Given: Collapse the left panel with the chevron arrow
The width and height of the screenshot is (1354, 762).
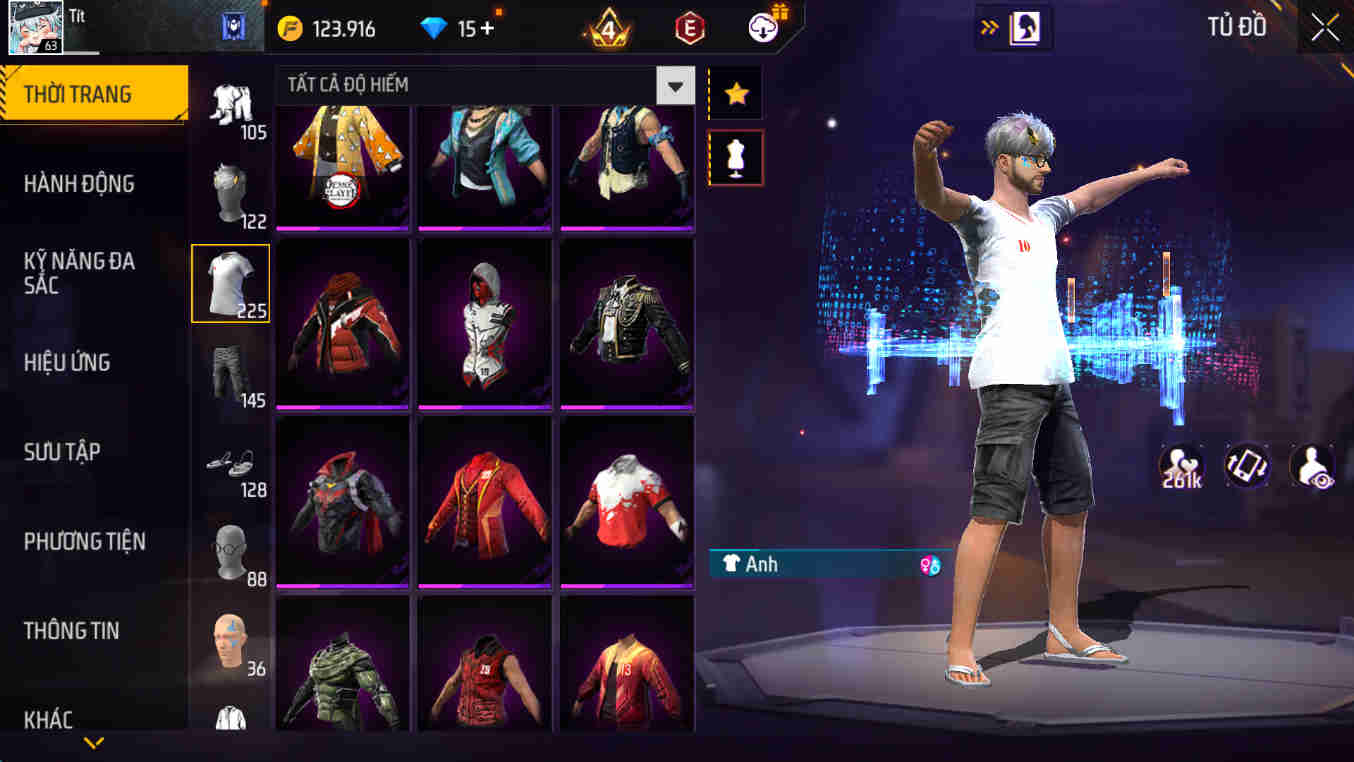Looking at the screenshot, I should point(990,28).
